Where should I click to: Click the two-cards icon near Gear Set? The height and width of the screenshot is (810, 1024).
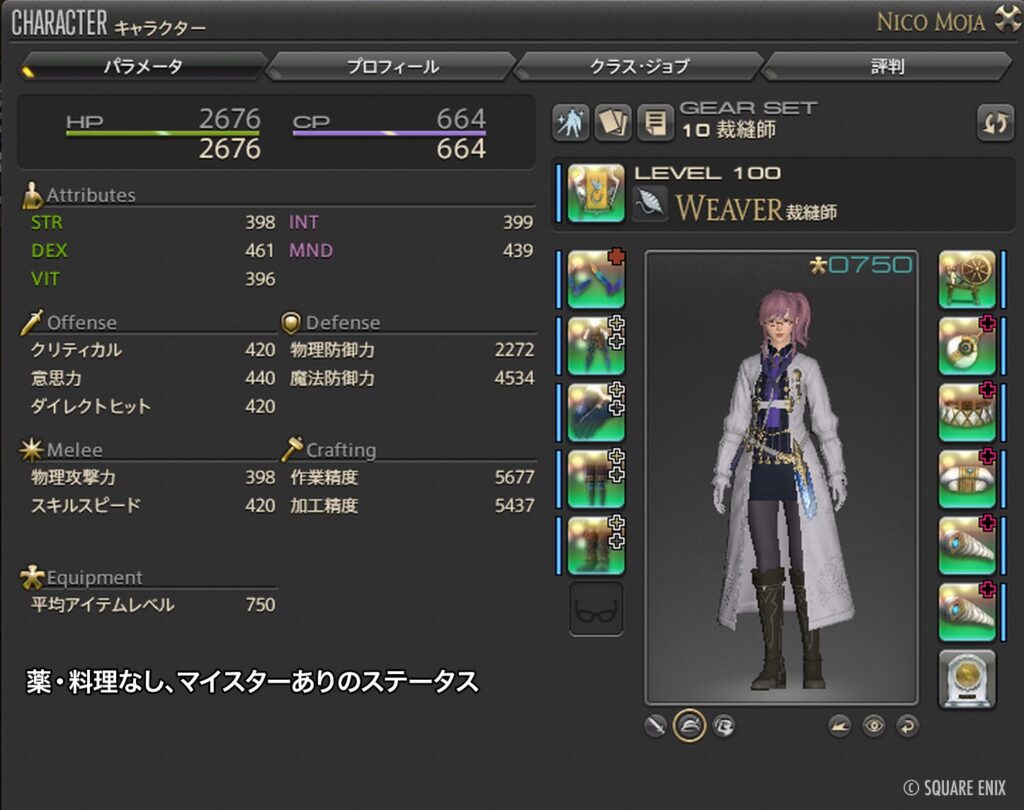point(613,123)
